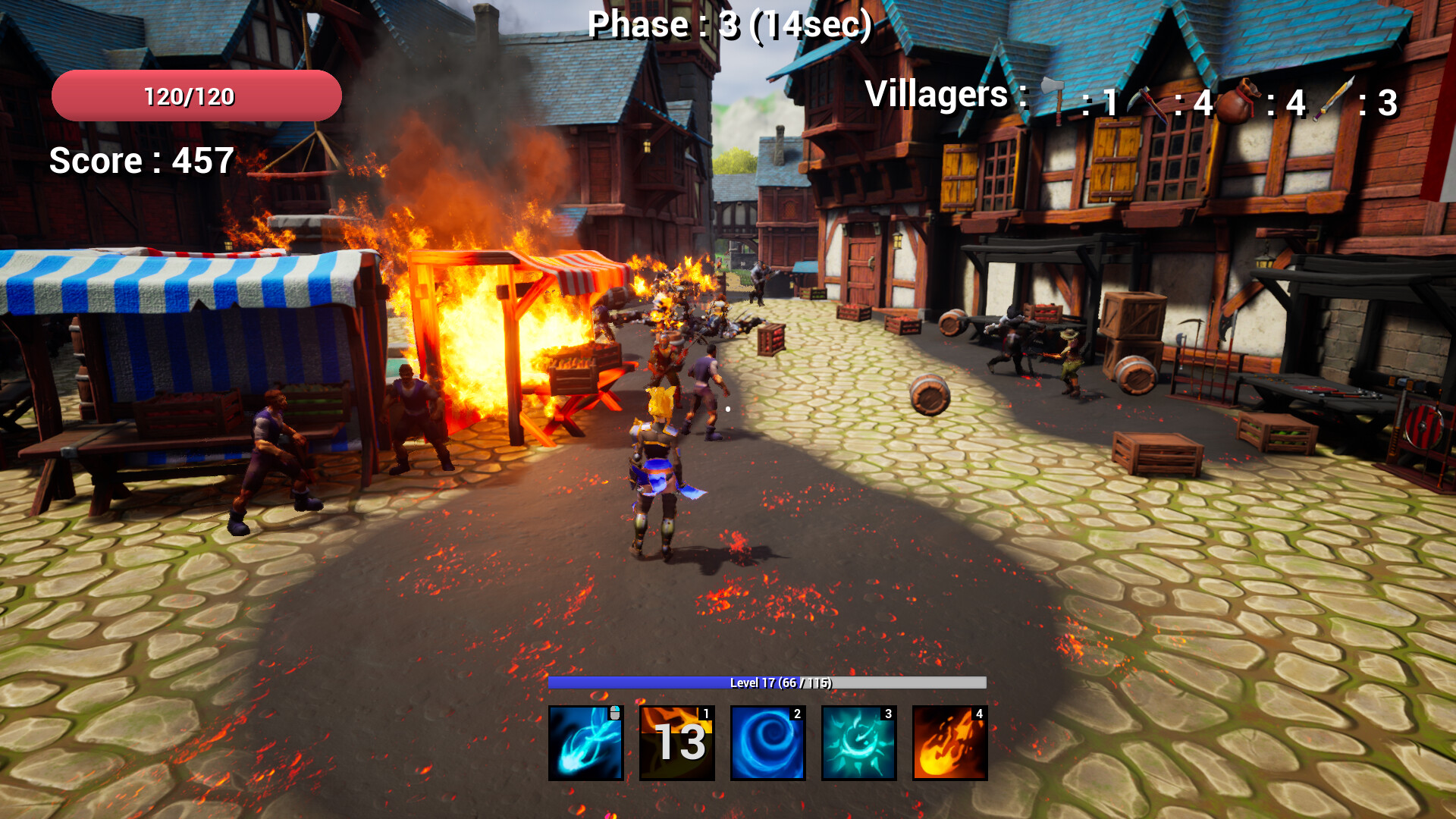Screen dimensions: 1456x819
Task: Click the keybind 4 badge on fireball ability
Action: point(978,714)
